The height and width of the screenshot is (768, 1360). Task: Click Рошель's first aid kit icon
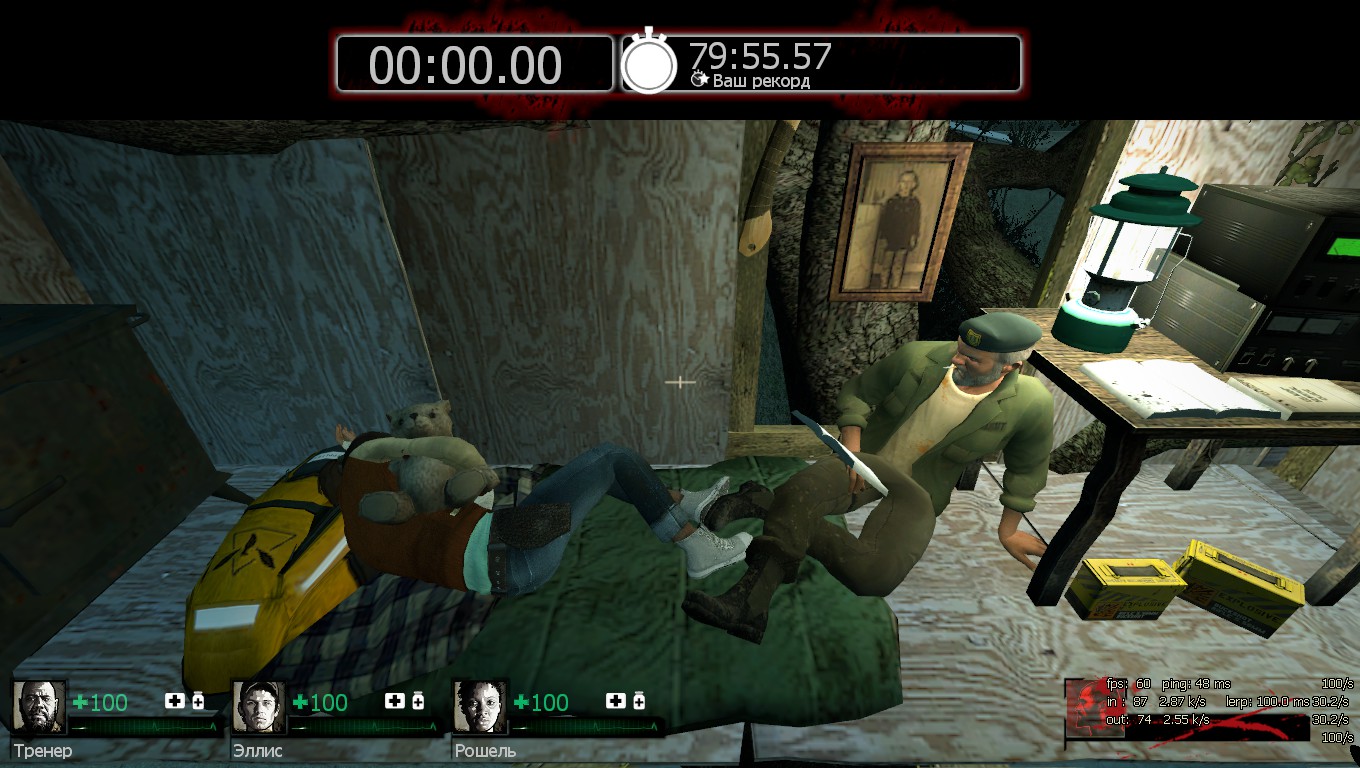pyautogui.click(x=615, y=701)
